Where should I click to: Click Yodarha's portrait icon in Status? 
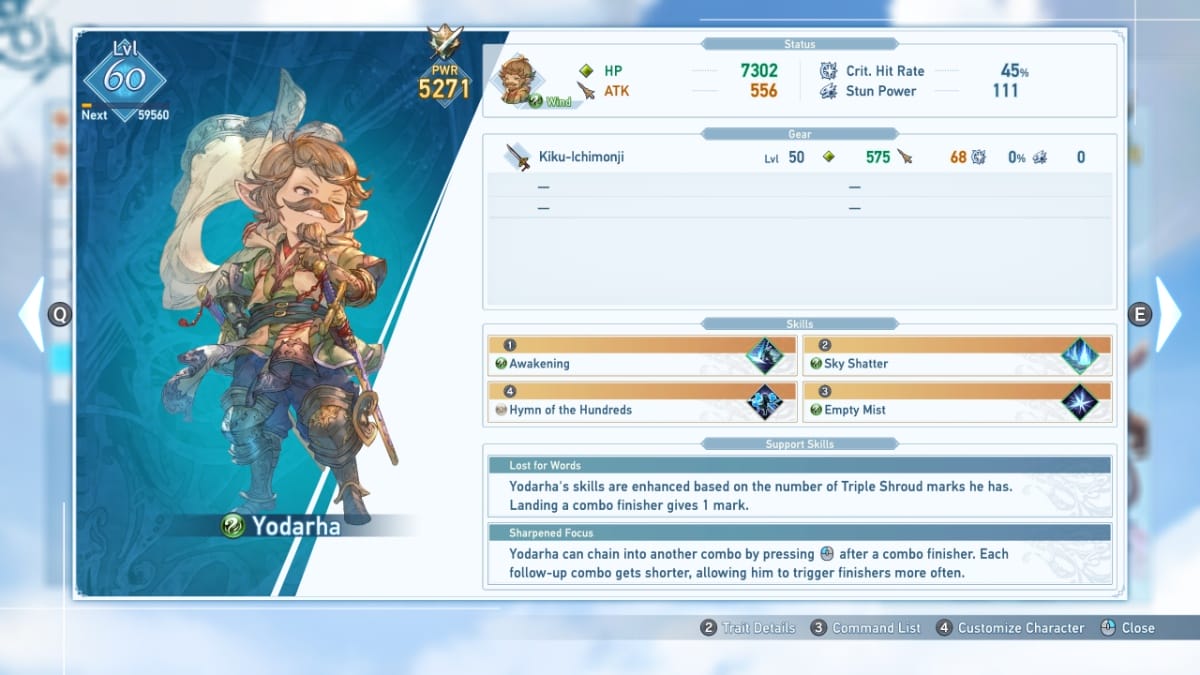pos(519,80)
